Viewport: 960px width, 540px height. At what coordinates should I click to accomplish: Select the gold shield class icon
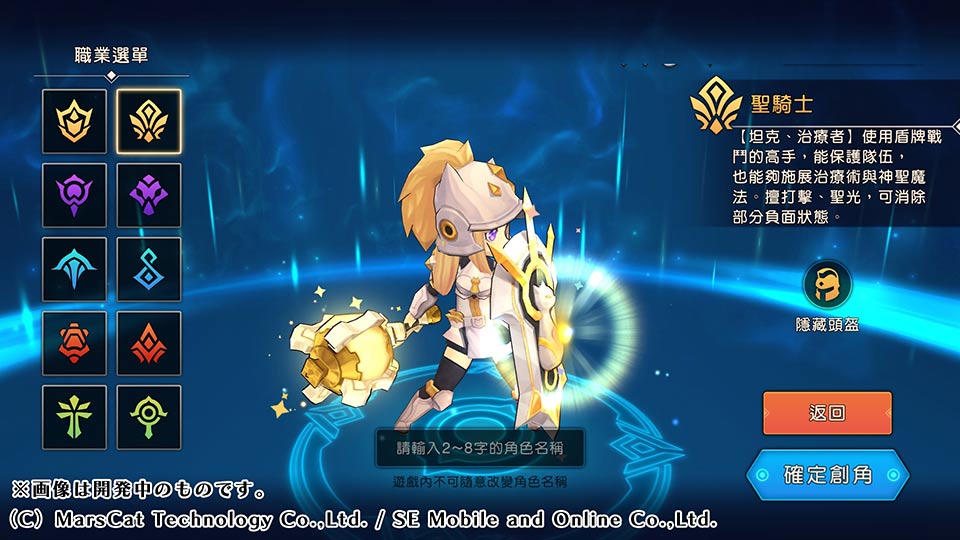(74, 121)
